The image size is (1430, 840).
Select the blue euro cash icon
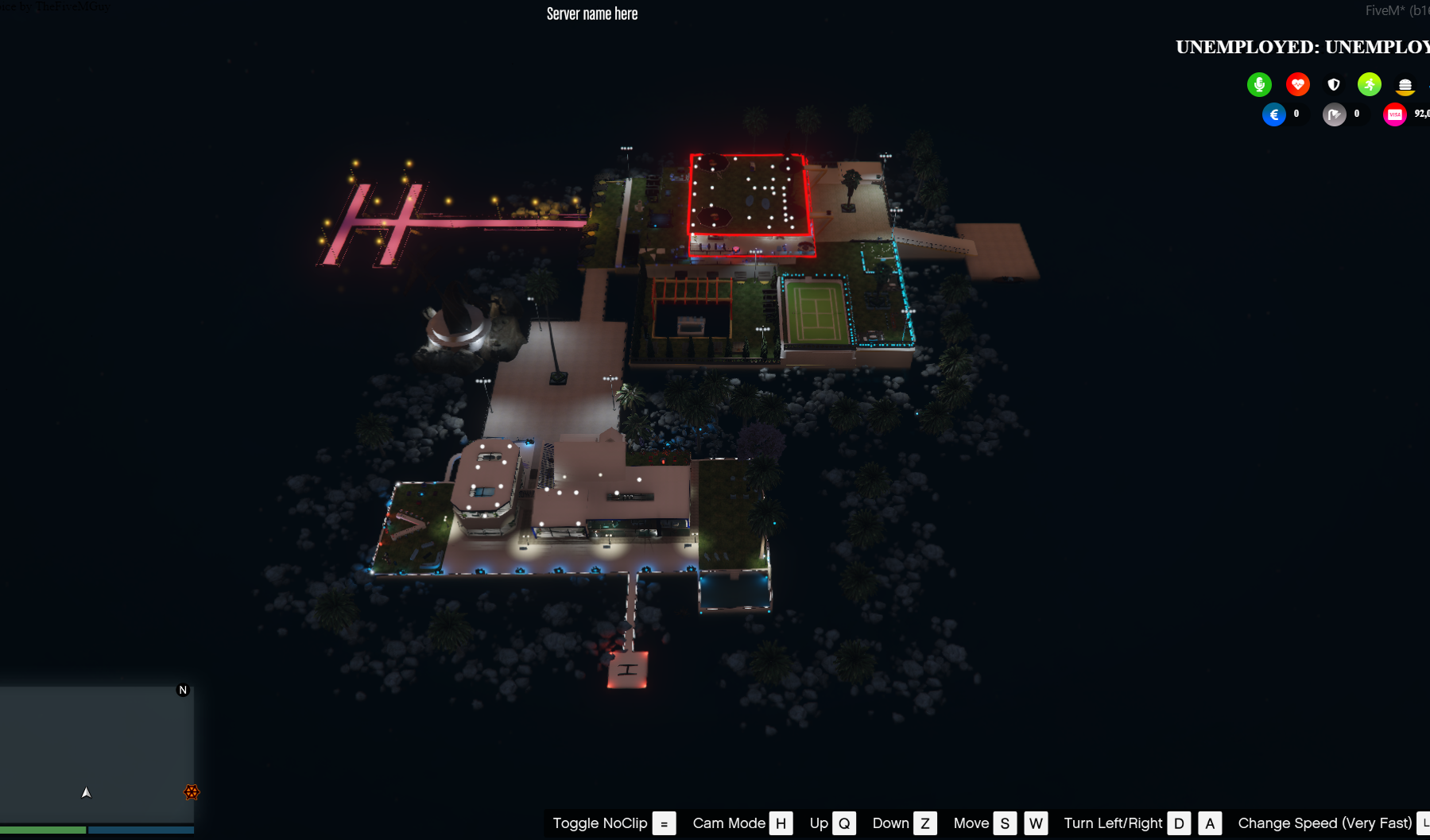(x=1274, y=114)
